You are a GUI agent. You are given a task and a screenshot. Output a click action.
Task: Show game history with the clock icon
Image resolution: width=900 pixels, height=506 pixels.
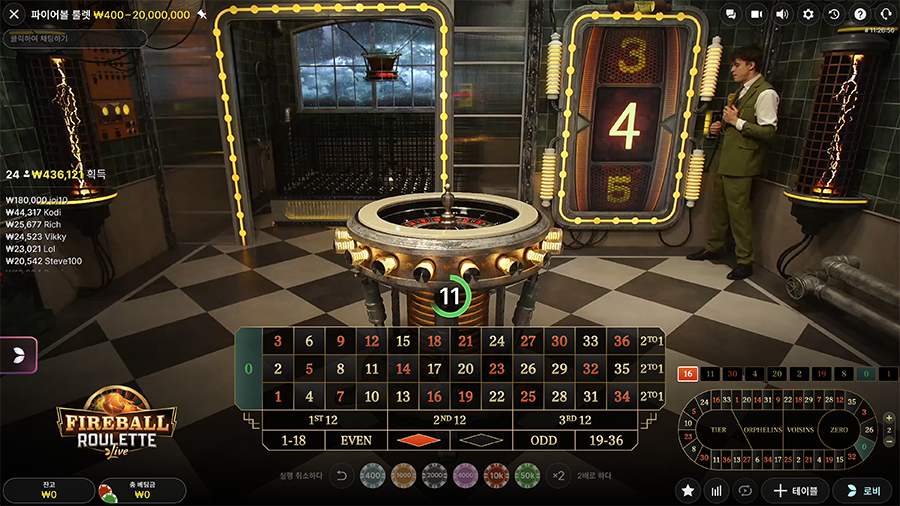(x=834, y=14)
